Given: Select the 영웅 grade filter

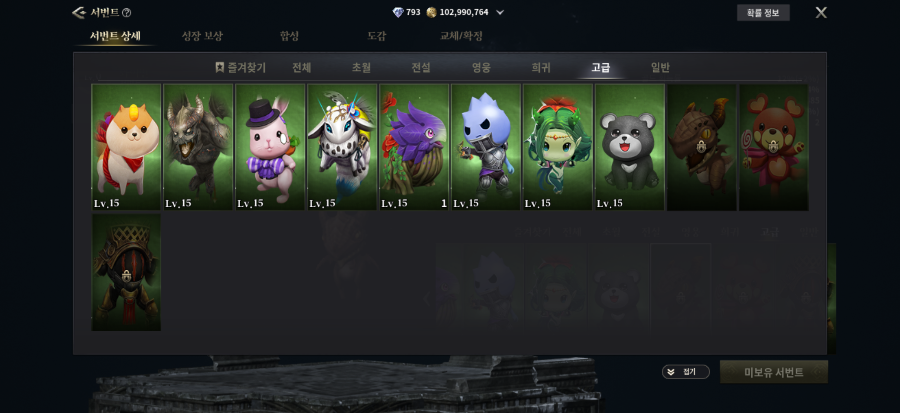Looking at the screenshot, I should [x=481, y=68].
